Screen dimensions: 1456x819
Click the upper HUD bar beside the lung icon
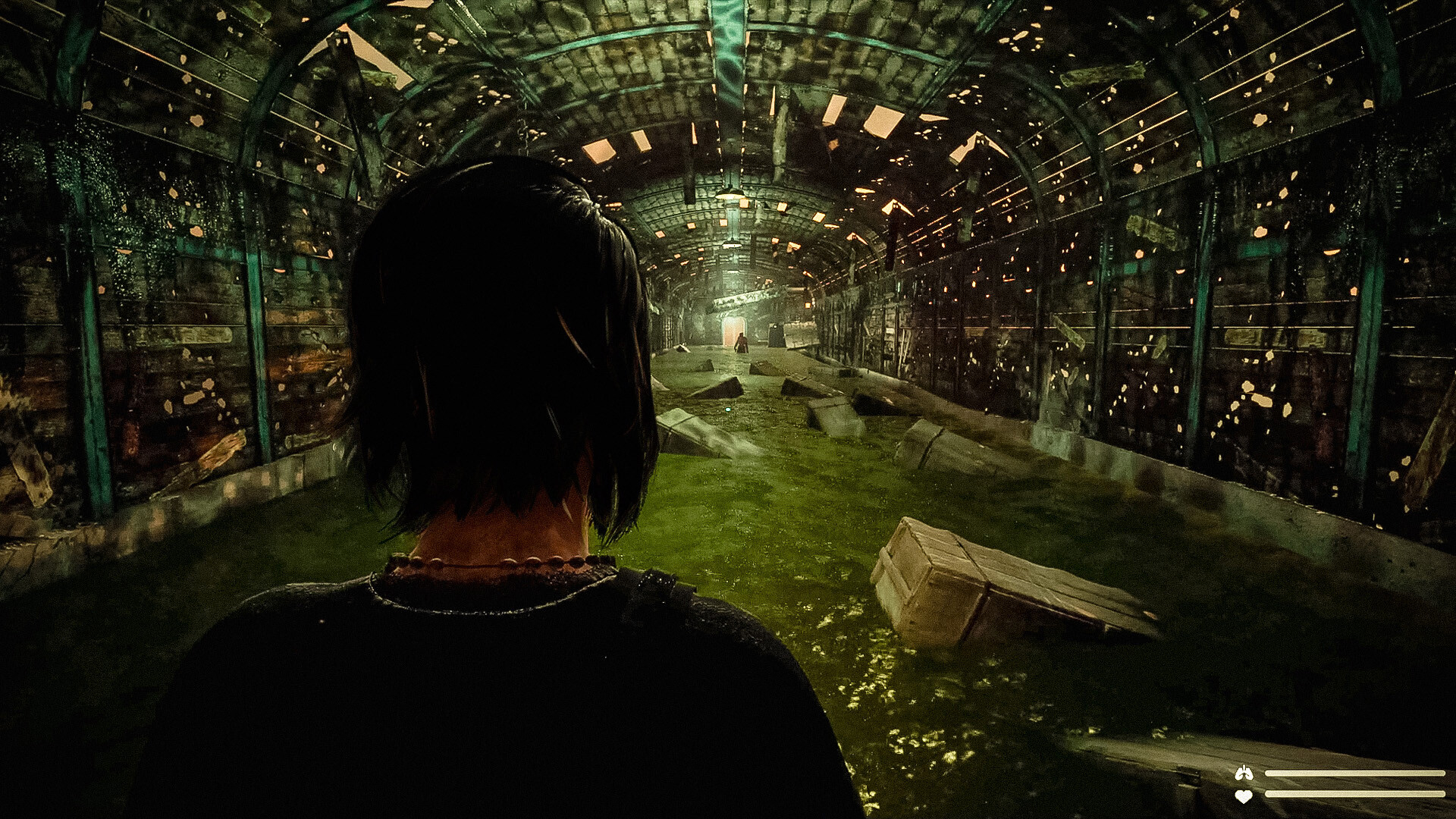tap(1357, 773)
